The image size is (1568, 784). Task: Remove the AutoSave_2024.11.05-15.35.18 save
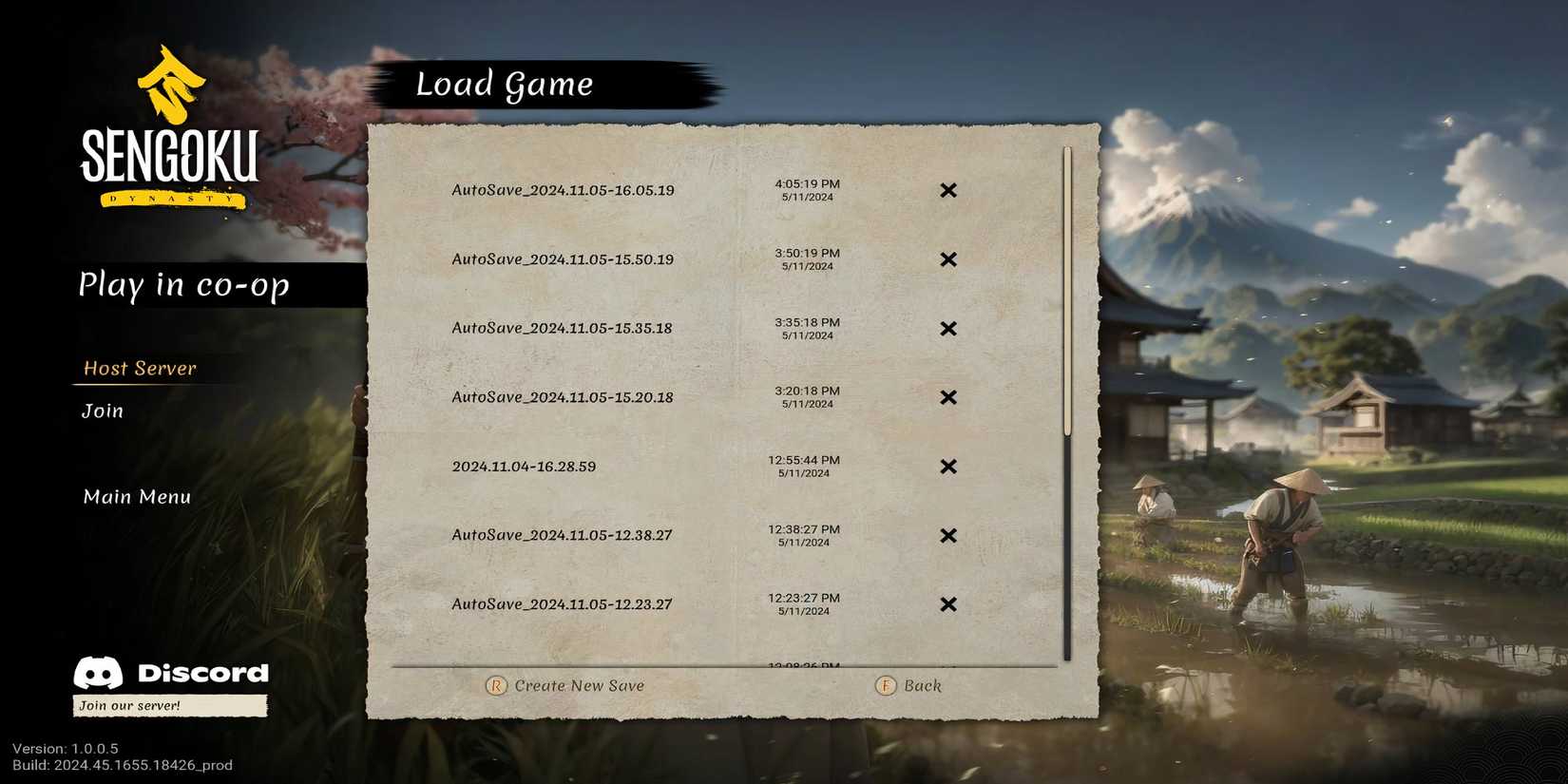947,329
